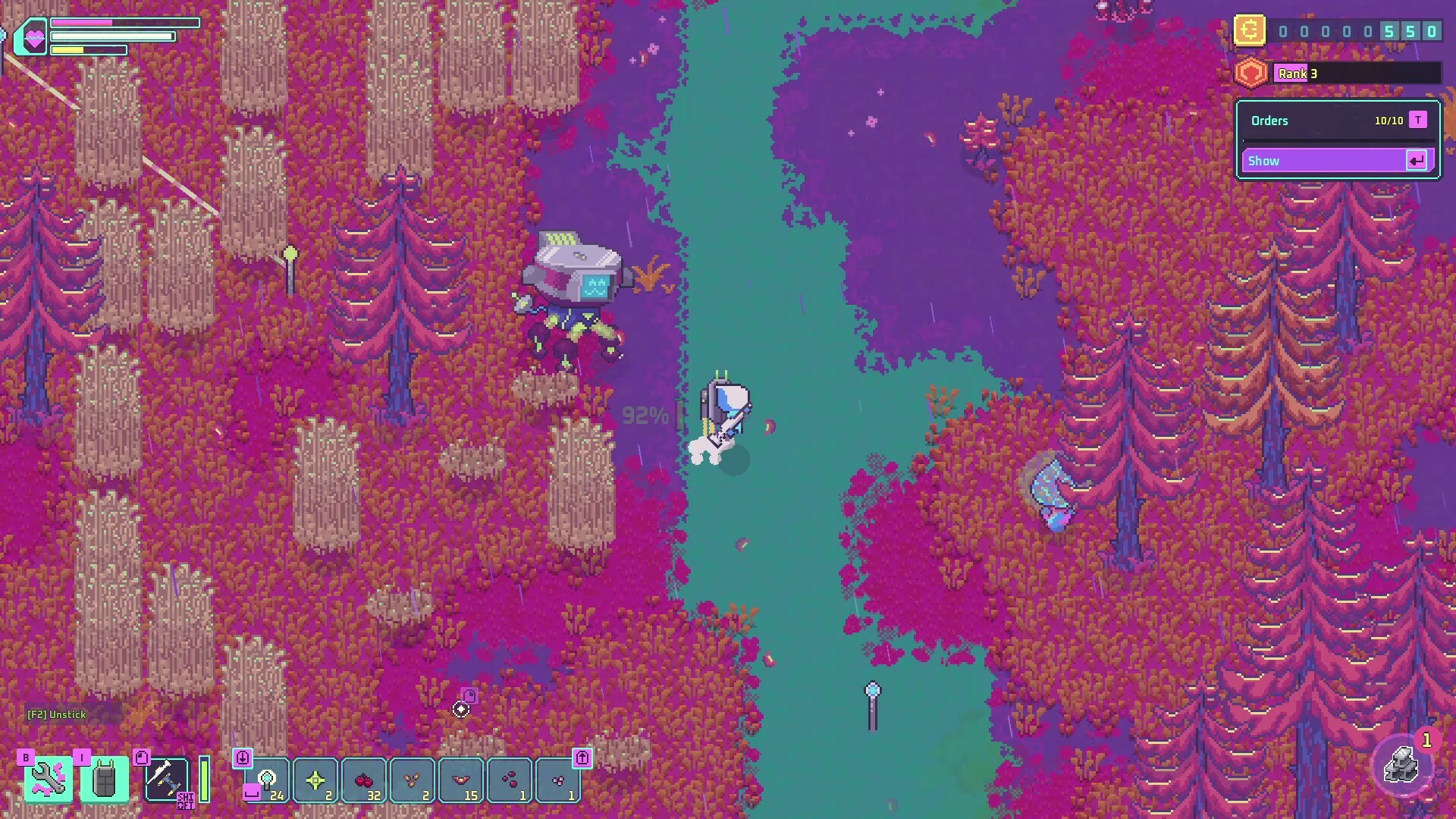The image size is (1456, 819).
Task: Expand the Orders list via Show
Action: [x=1323, y=160]
